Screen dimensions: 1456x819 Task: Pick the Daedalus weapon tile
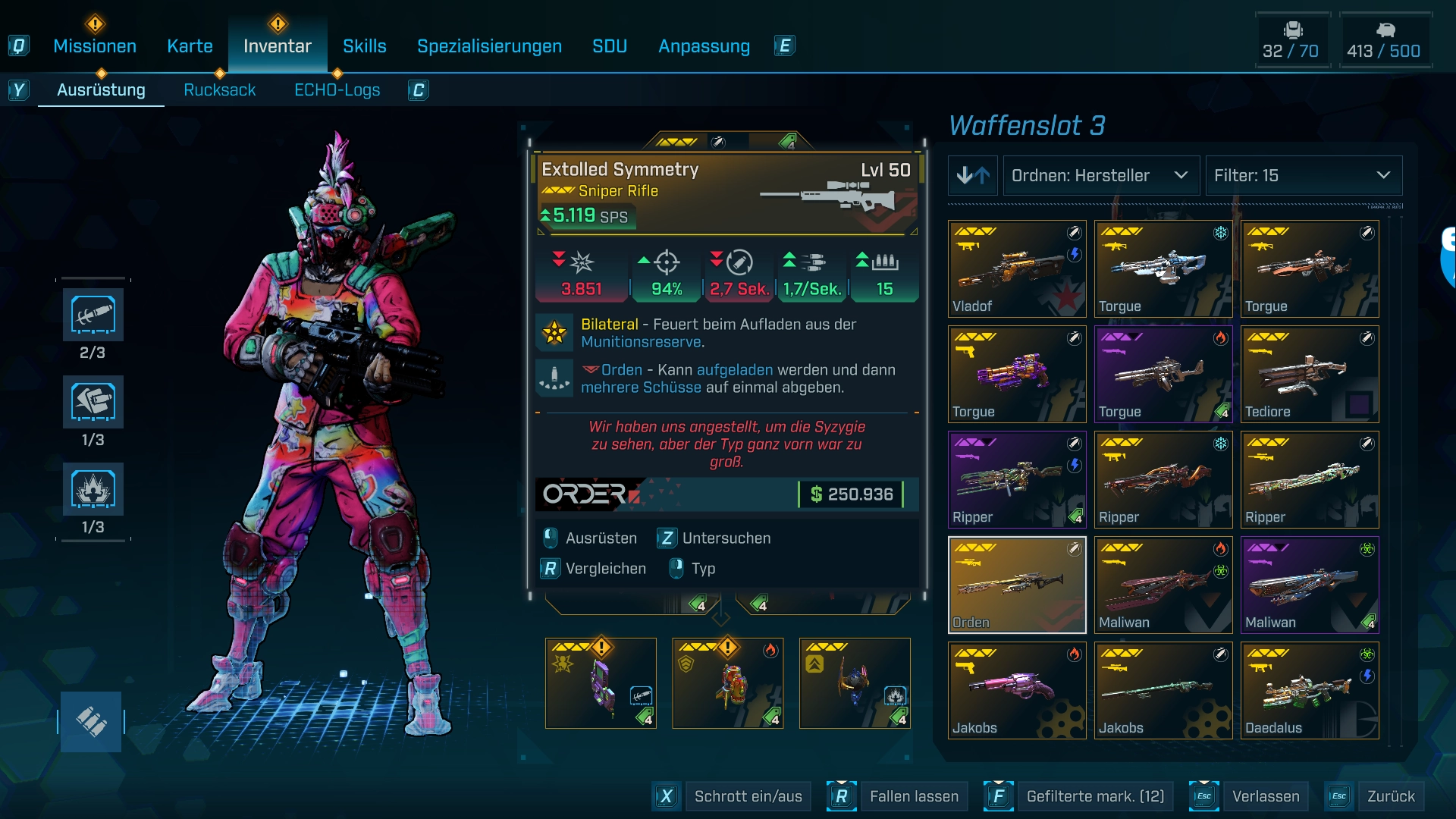1310,691
